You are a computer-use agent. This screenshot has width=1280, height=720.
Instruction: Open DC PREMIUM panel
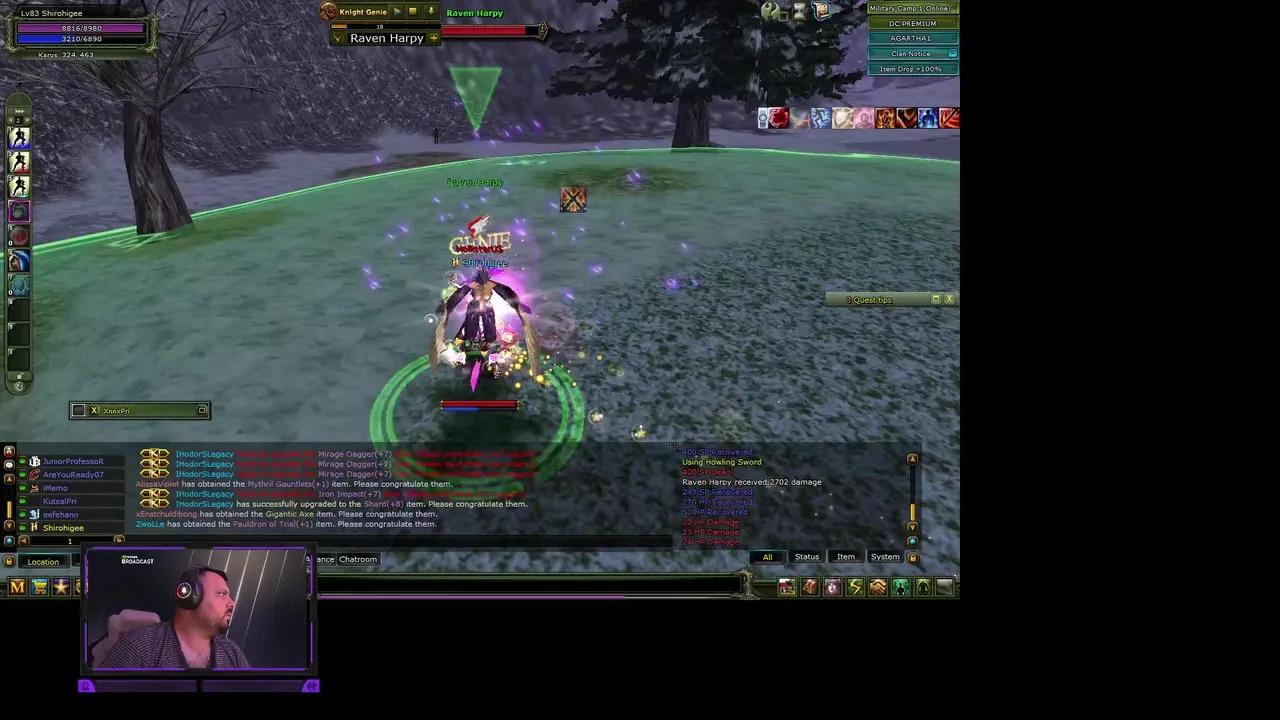pyautogui.click(x=911, y=23)
